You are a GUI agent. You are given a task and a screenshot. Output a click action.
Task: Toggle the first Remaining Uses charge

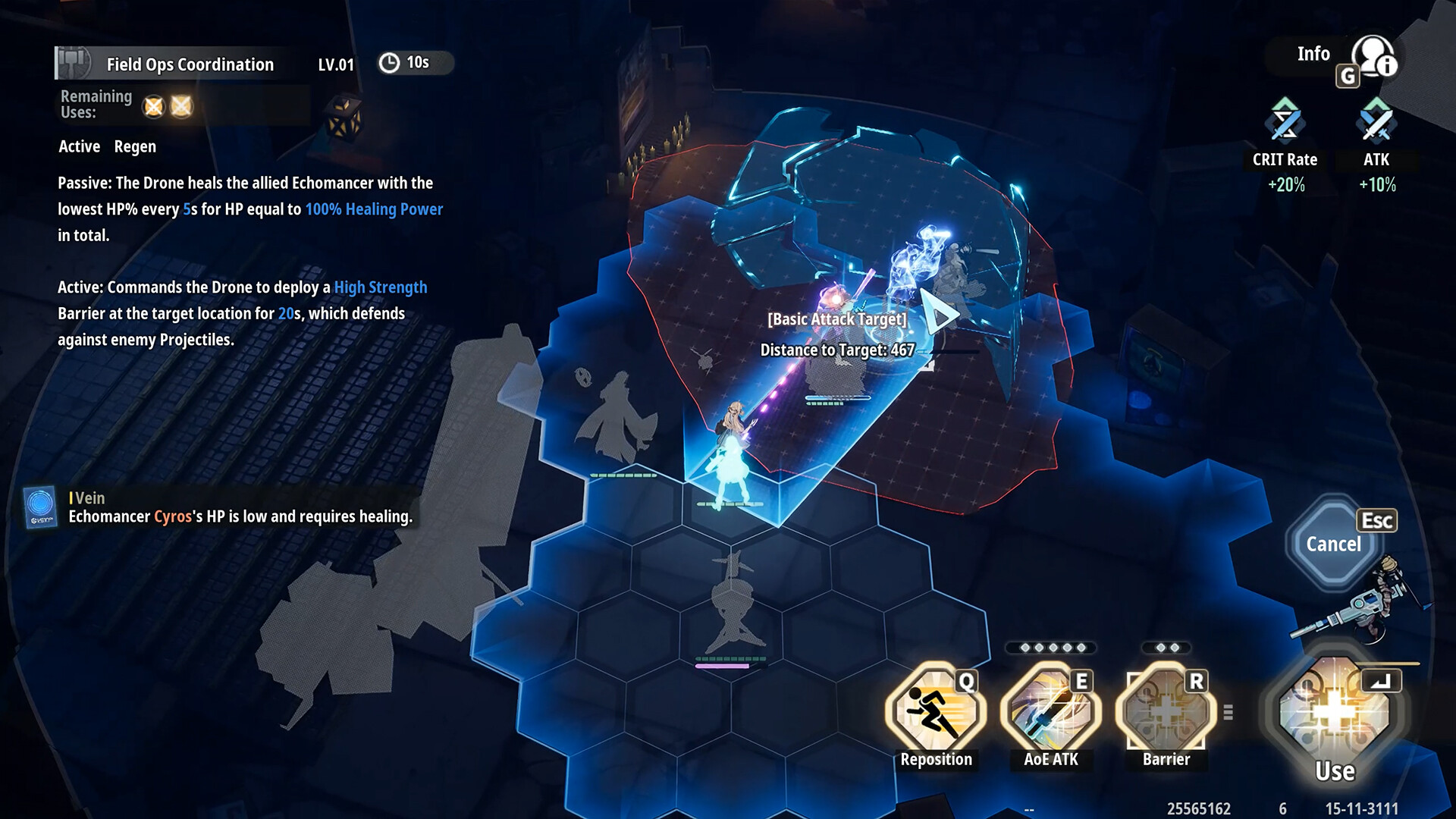(x=155, y=106)
